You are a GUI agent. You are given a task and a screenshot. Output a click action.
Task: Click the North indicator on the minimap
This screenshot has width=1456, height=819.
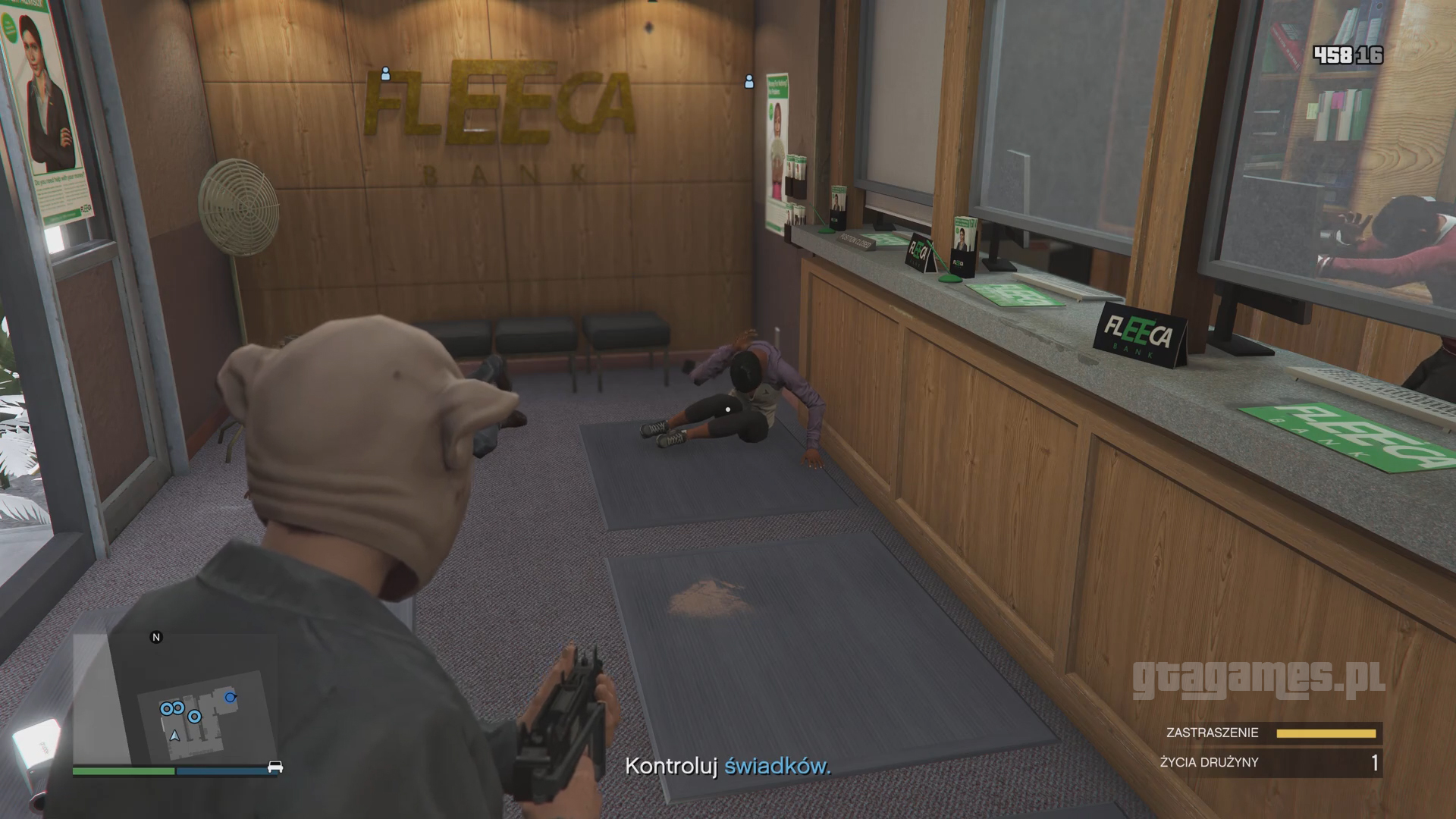point(157,638)
